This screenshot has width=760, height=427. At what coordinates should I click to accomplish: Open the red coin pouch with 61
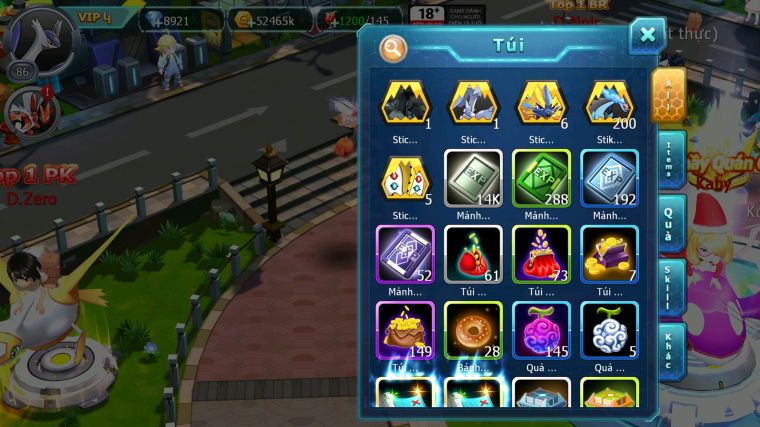pos(473,254)
